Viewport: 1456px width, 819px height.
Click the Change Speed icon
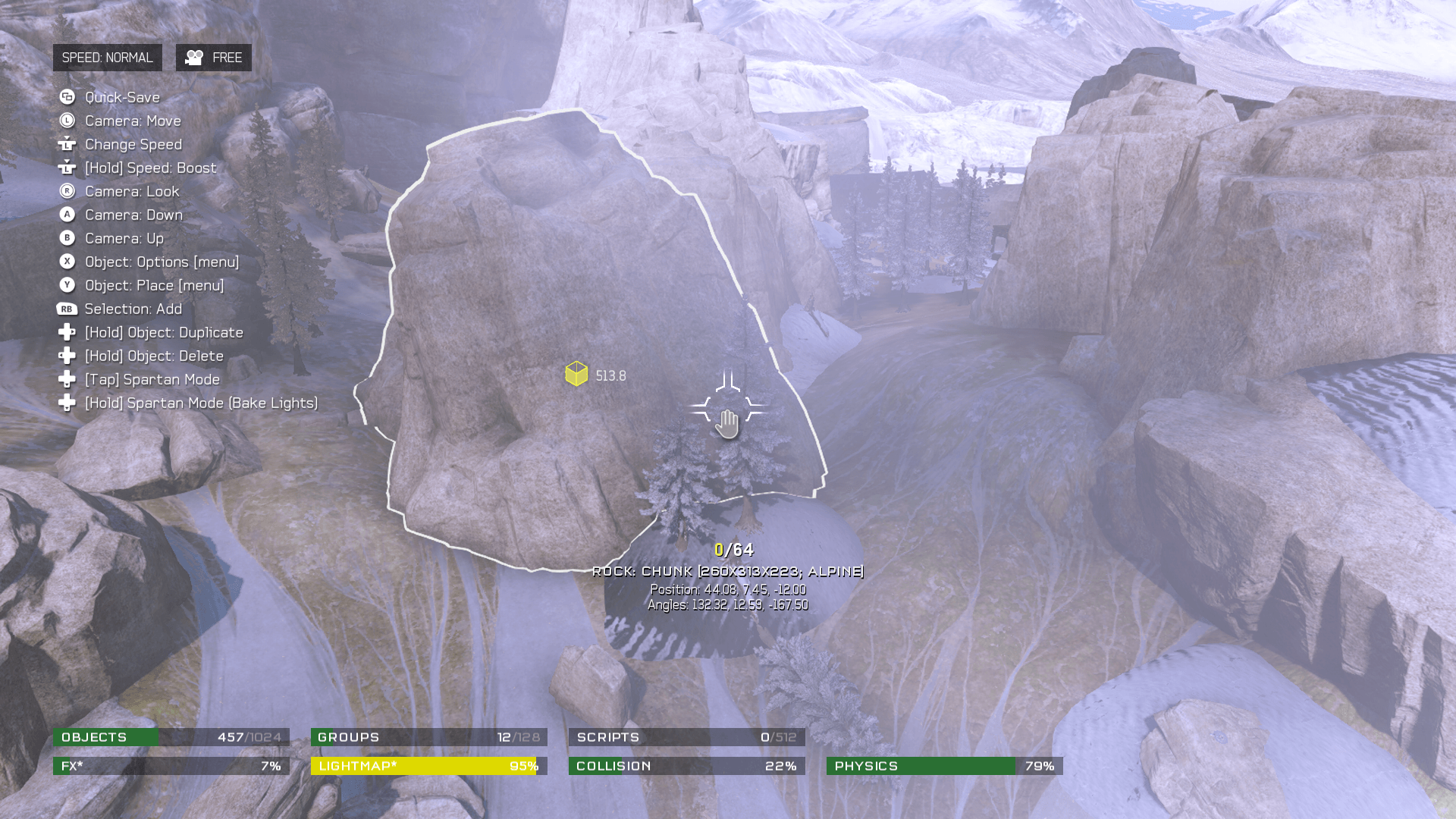tap(67, 144)
